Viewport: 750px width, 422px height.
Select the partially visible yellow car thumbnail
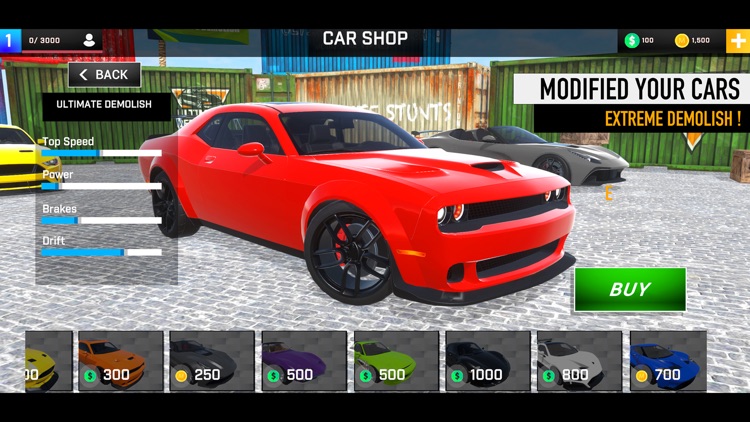[x=48, y=361]
